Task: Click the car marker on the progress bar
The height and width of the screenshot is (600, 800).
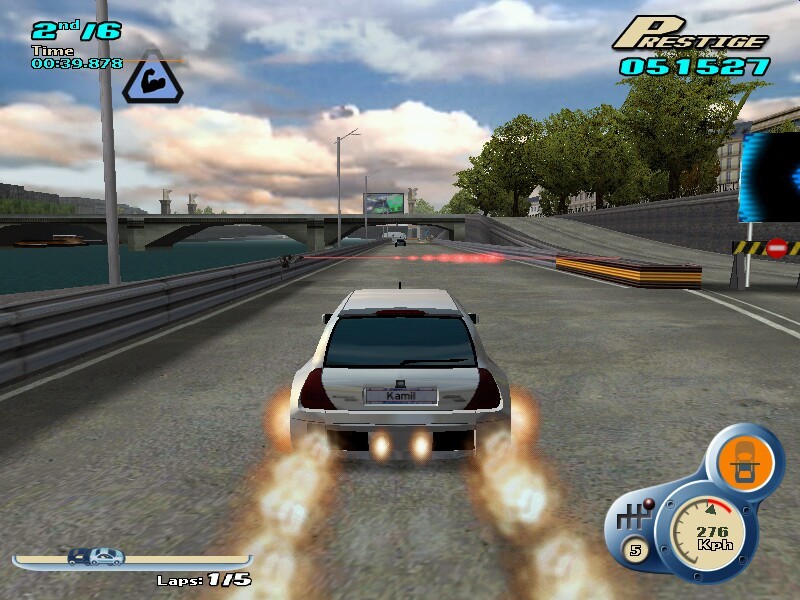Action: (95, 557)
